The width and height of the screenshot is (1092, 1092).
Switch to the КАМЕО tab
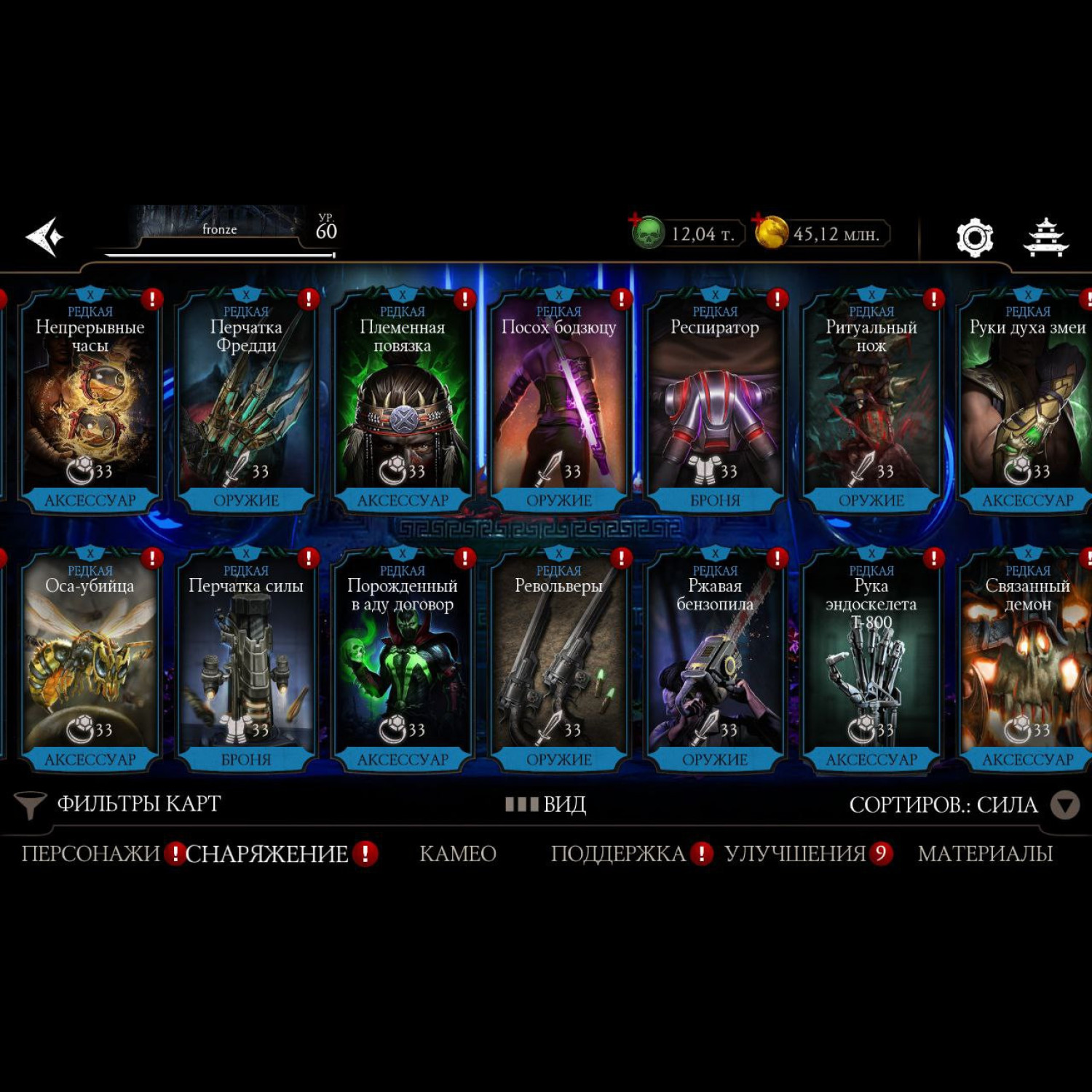point(458,853)
